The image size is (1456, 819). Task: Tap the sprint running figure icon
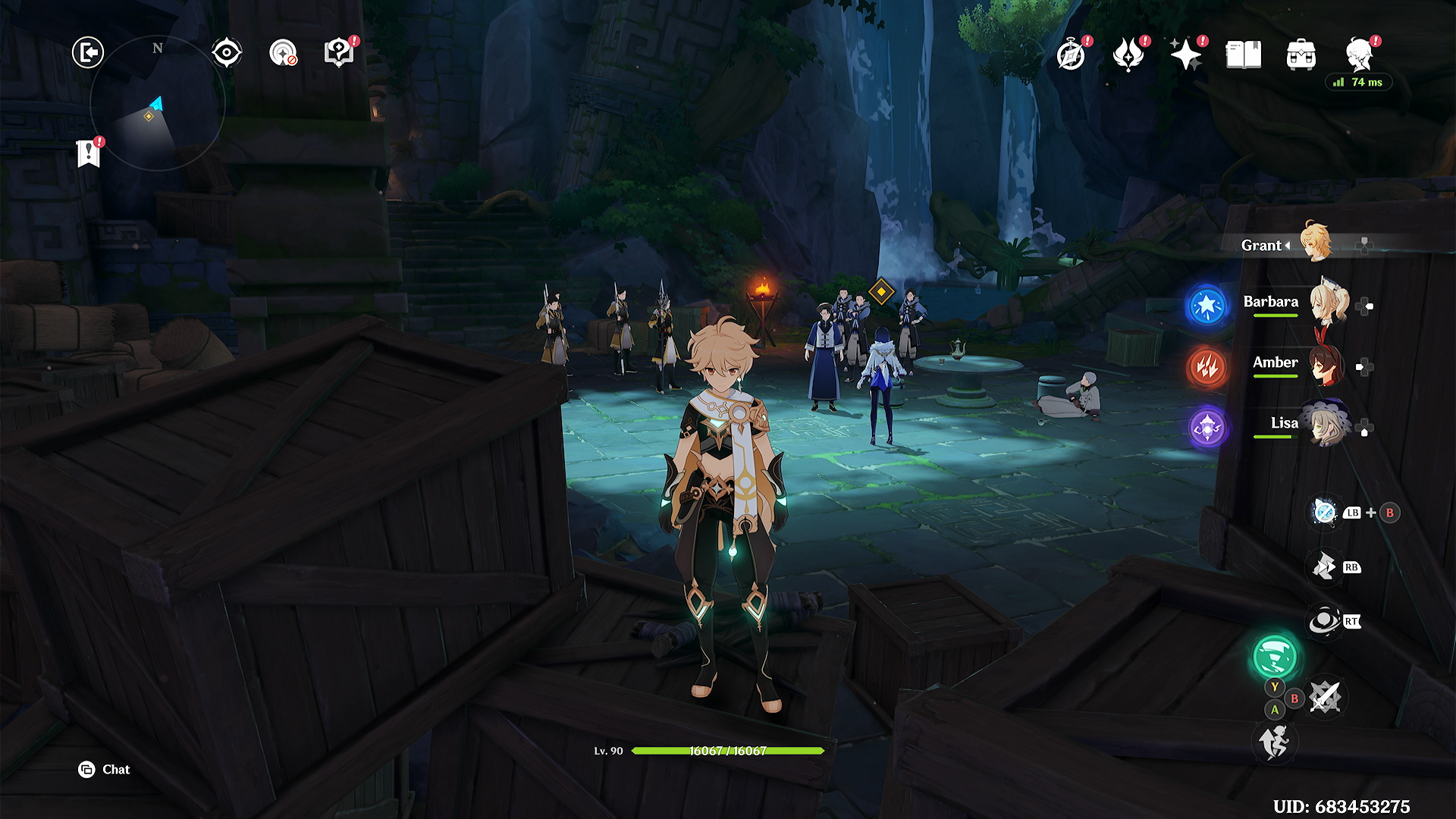[1275, 742]
